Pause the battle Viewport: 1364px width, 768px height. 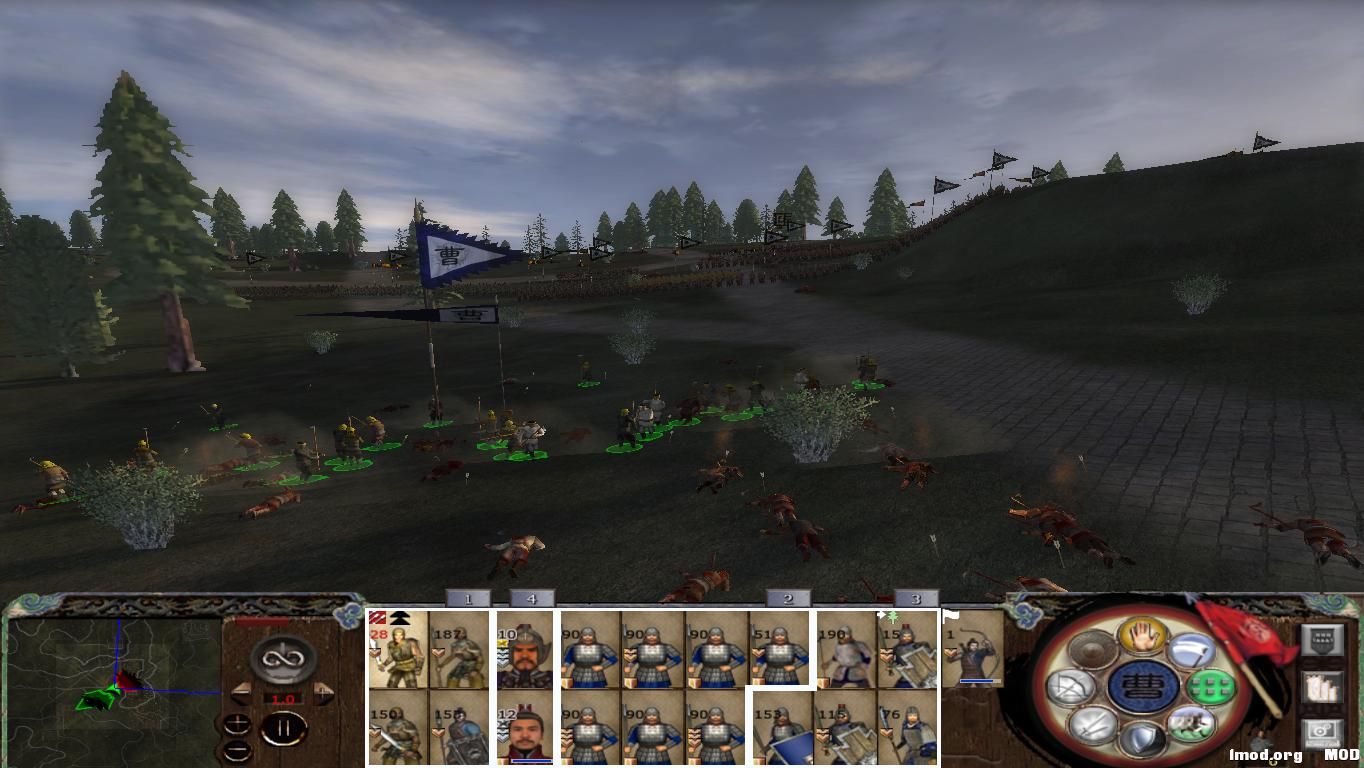pyautogui.click(x=283, y=727)
